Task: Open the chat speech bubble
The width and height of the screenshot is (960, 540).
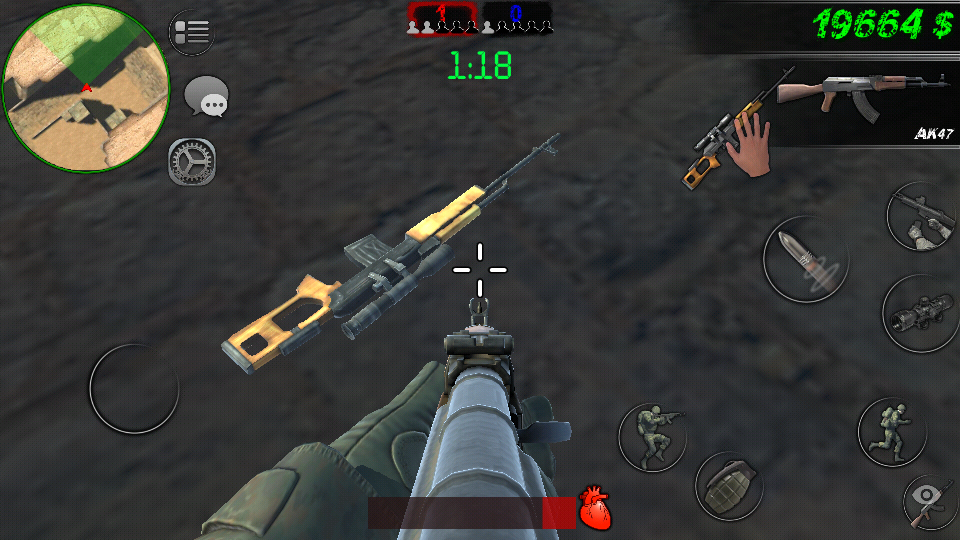Action: (206, 98)
